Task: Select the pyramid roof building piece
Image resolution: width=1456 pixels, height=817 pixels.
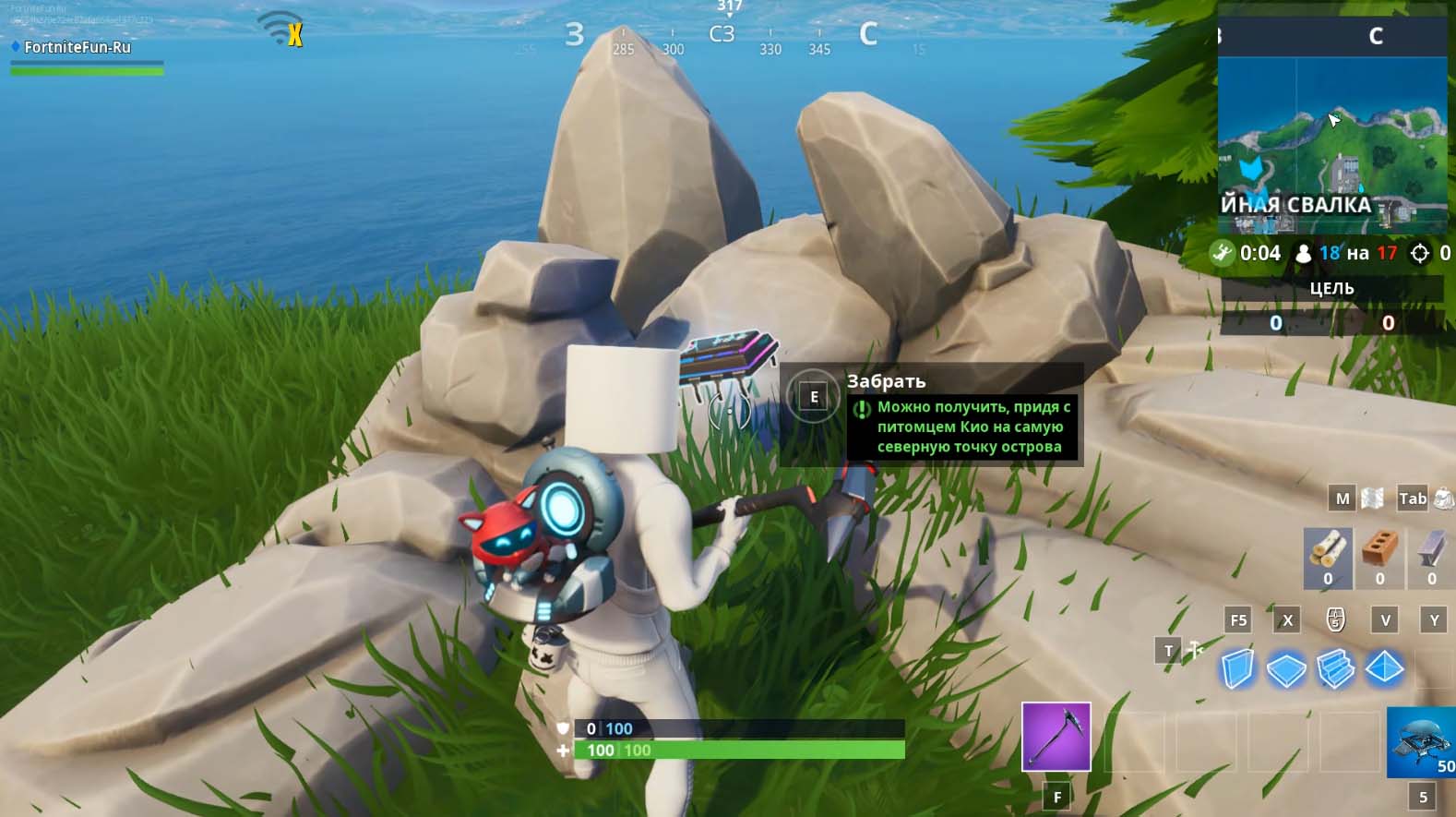Action: click(1384, 668)
